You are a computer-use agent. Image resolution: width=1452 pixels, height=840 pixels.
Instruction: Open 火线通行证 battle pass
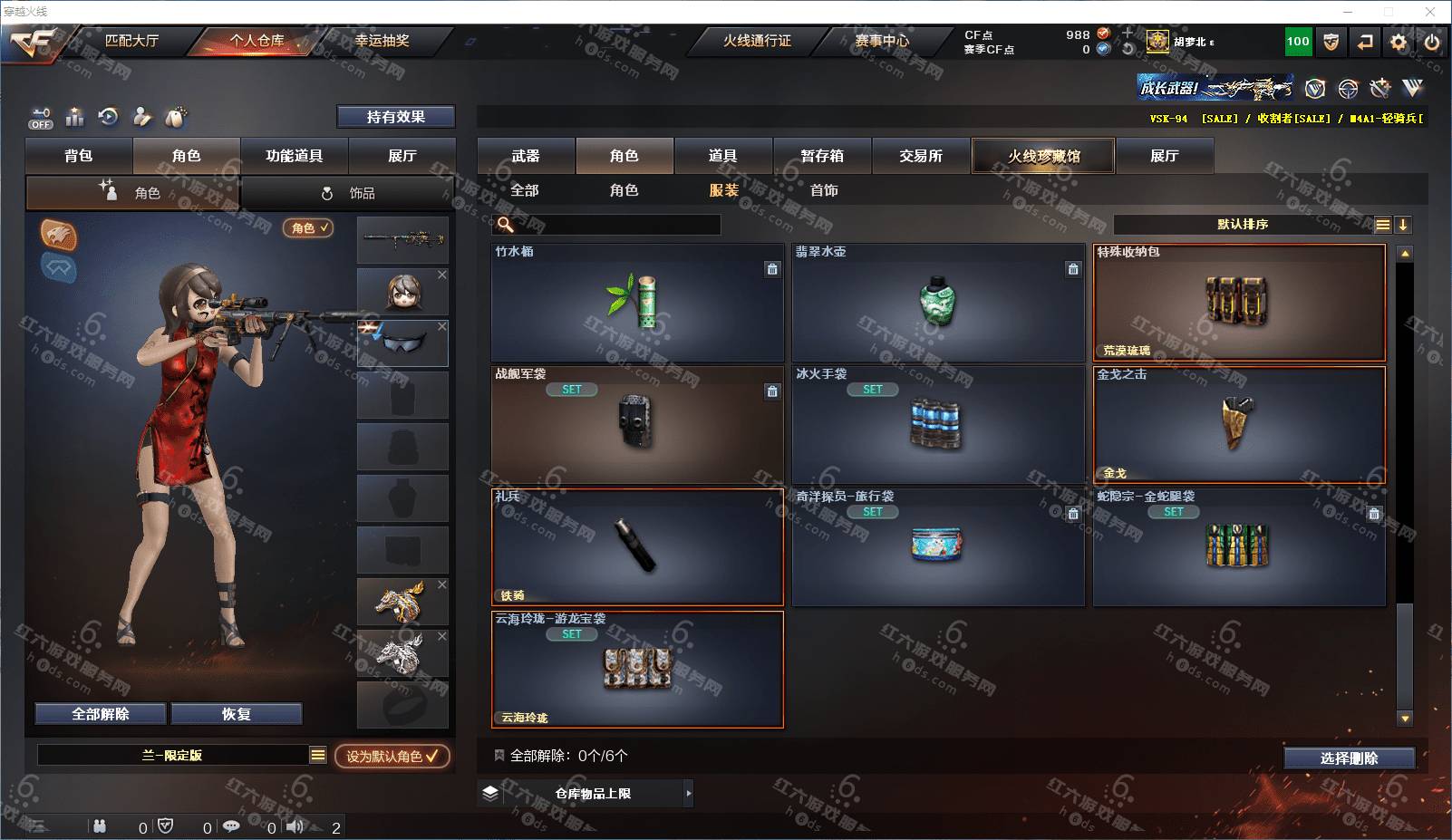click(757, 41)
